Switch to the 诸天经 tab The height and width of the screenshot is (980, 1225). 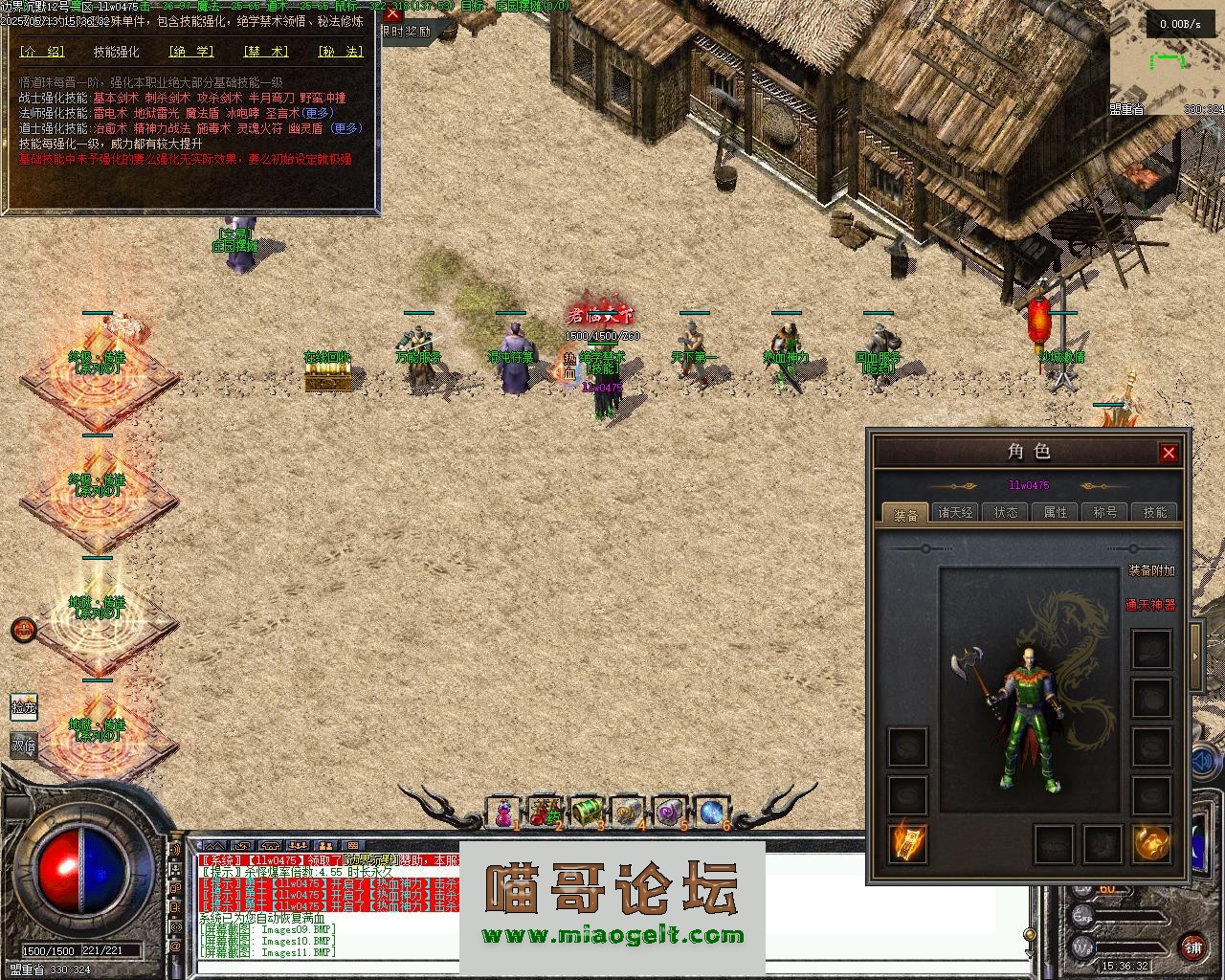click(955, 513)
